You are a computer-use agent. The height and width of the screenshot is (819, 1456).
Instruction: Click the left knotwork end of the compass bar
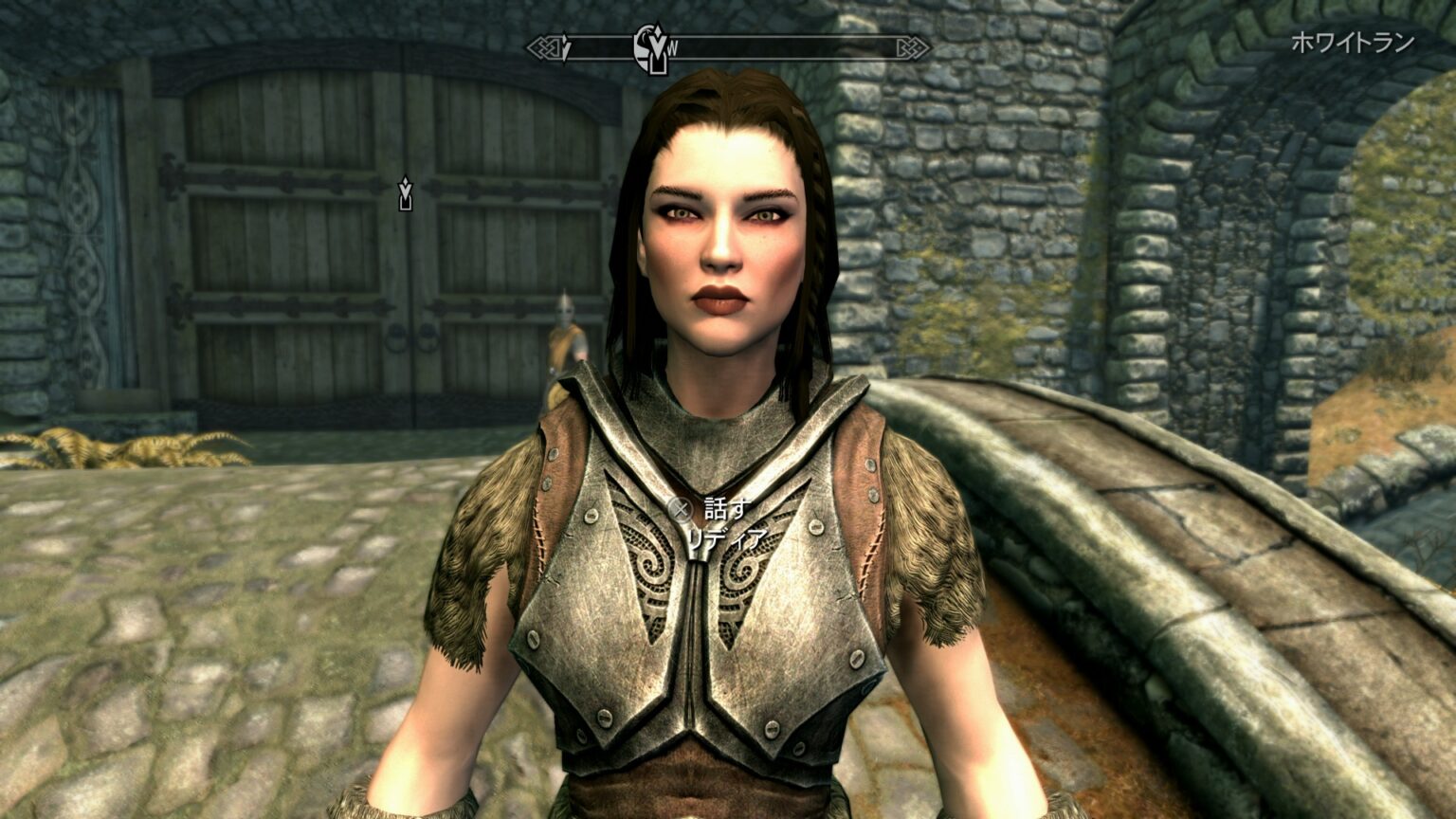click(542, 45)
